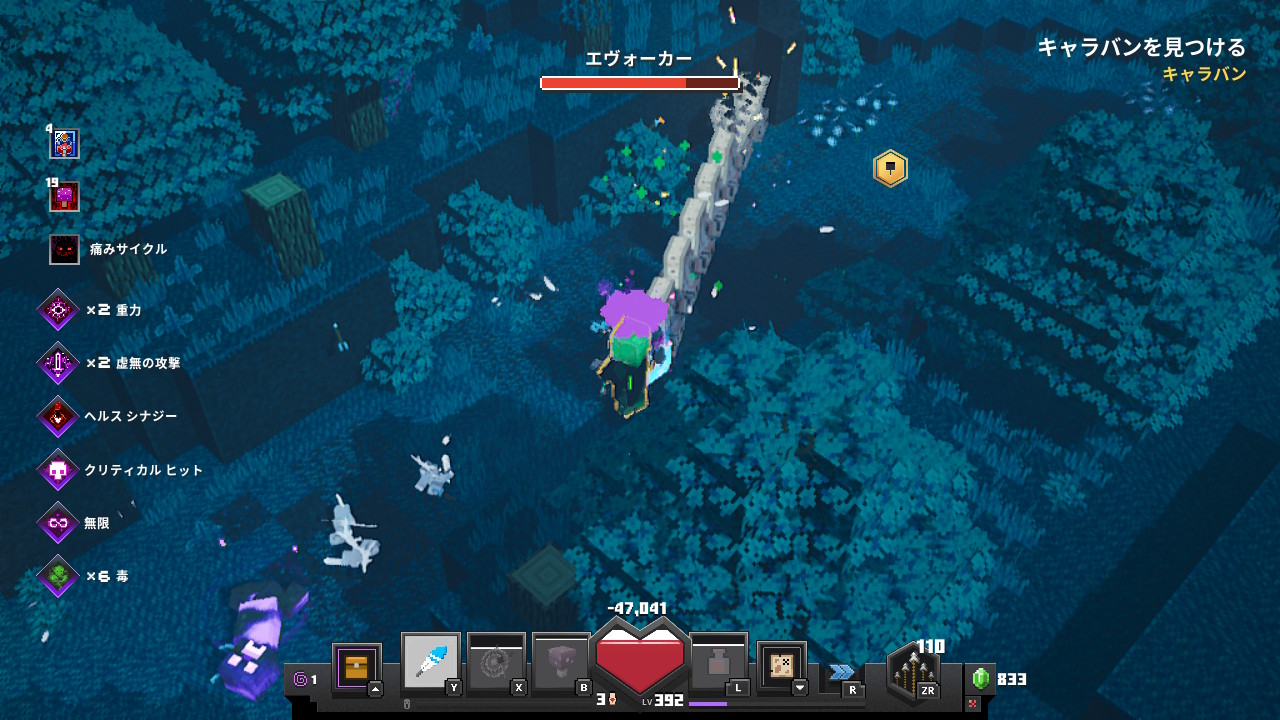1280x720 pixels.
Task: Choose the ヘルス シナジー enchantment icon
Action: pyautogui.click(x=58, y=416)
